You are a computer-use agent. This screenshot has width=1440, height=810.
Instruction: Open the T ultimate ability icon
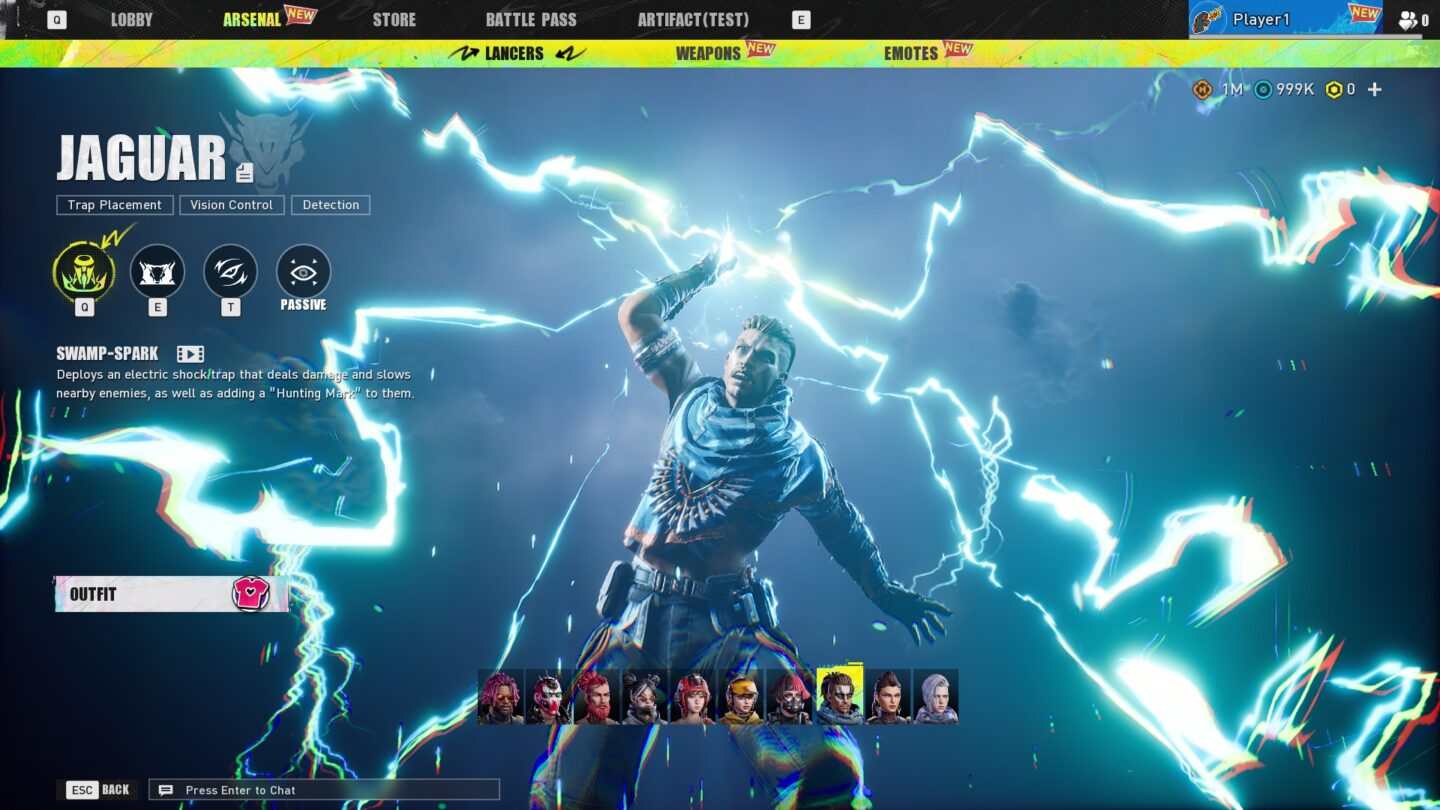[230, 270]
